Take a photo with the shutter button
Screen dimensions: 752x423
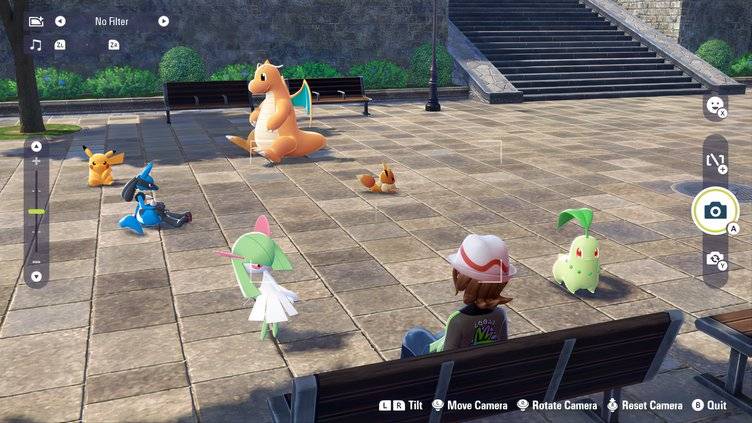[x=715, y=211]
